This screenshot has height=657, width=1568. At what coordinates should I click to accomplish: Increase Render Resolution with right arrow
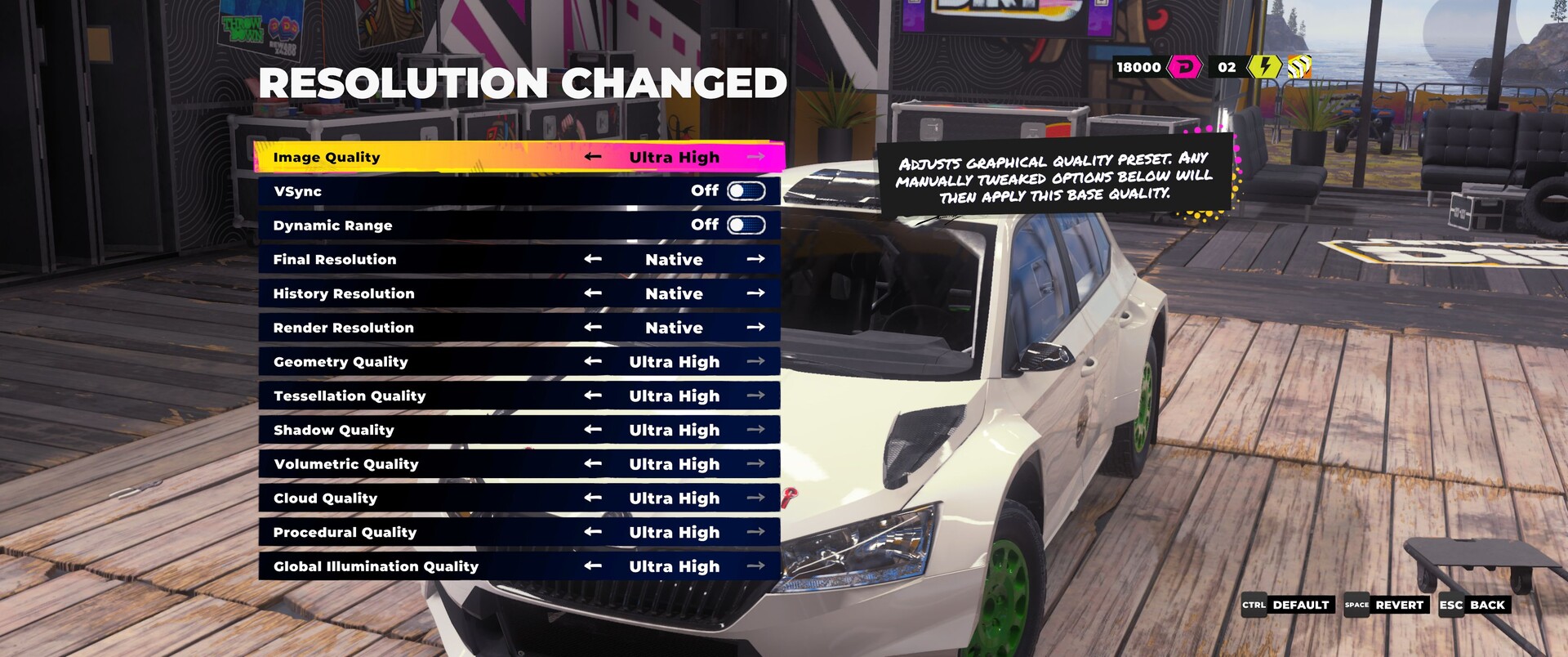tap(755, 328)
